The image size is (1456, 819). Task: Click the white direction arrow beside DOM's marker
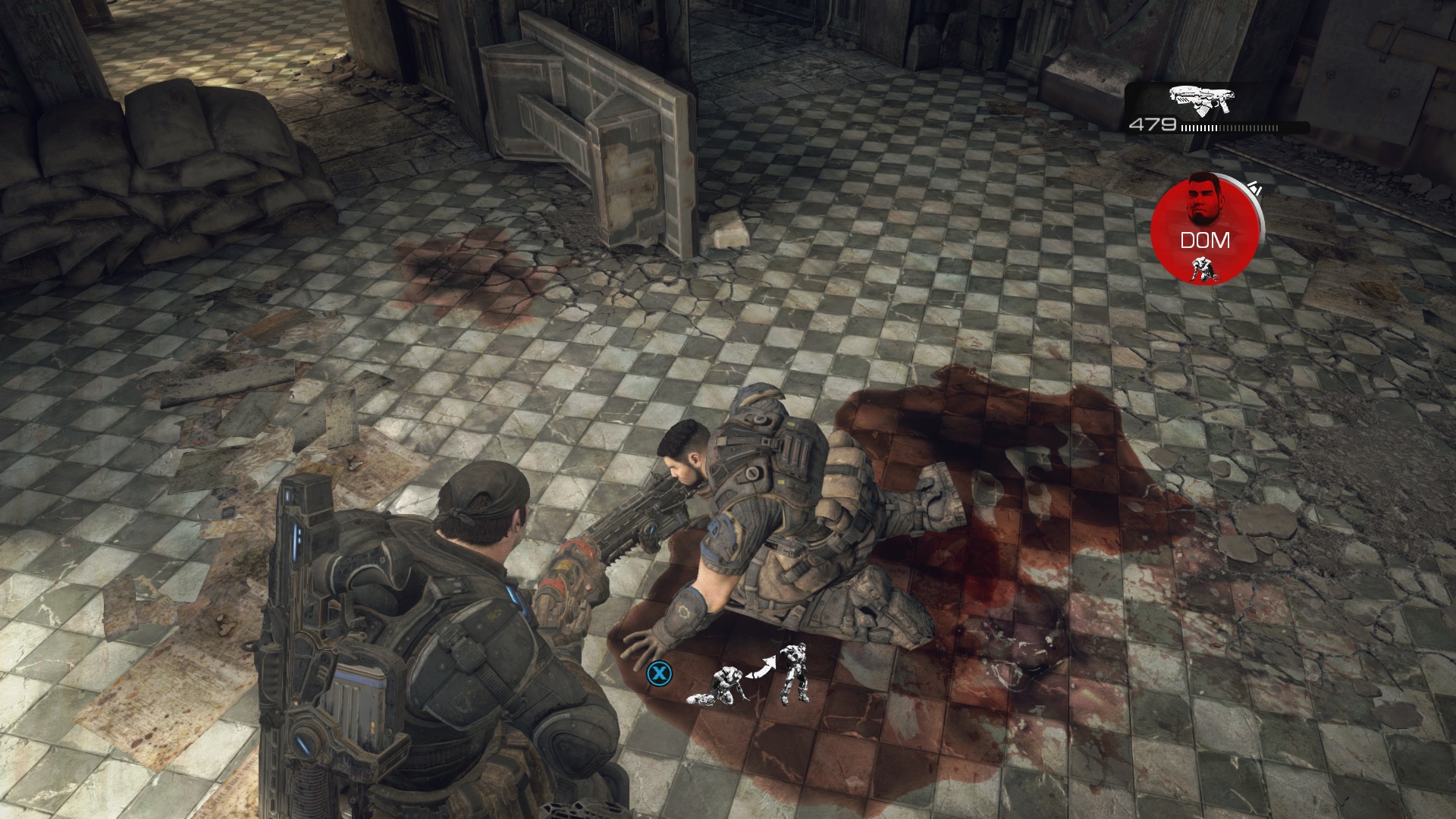(1254, 187)
